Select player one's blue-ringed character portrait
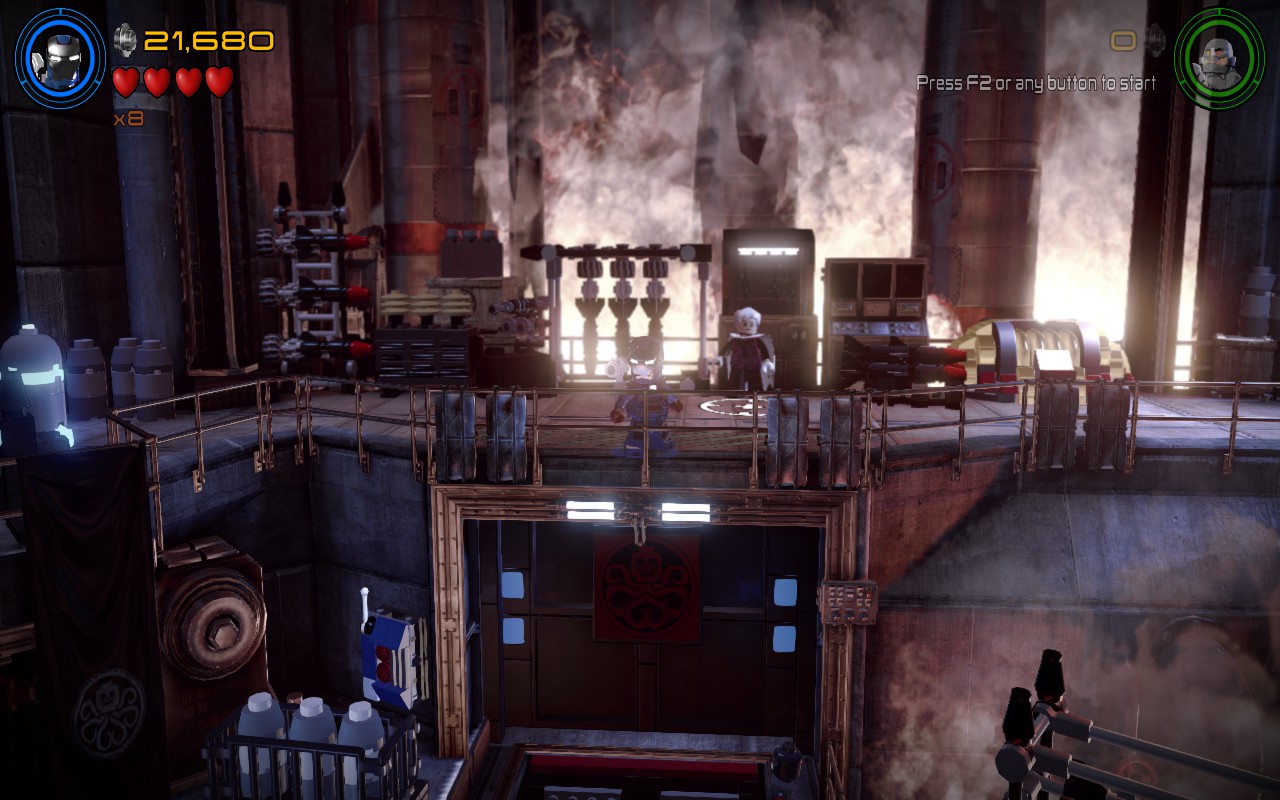Screen dimensions: 1280x800 tap(60, 57)
